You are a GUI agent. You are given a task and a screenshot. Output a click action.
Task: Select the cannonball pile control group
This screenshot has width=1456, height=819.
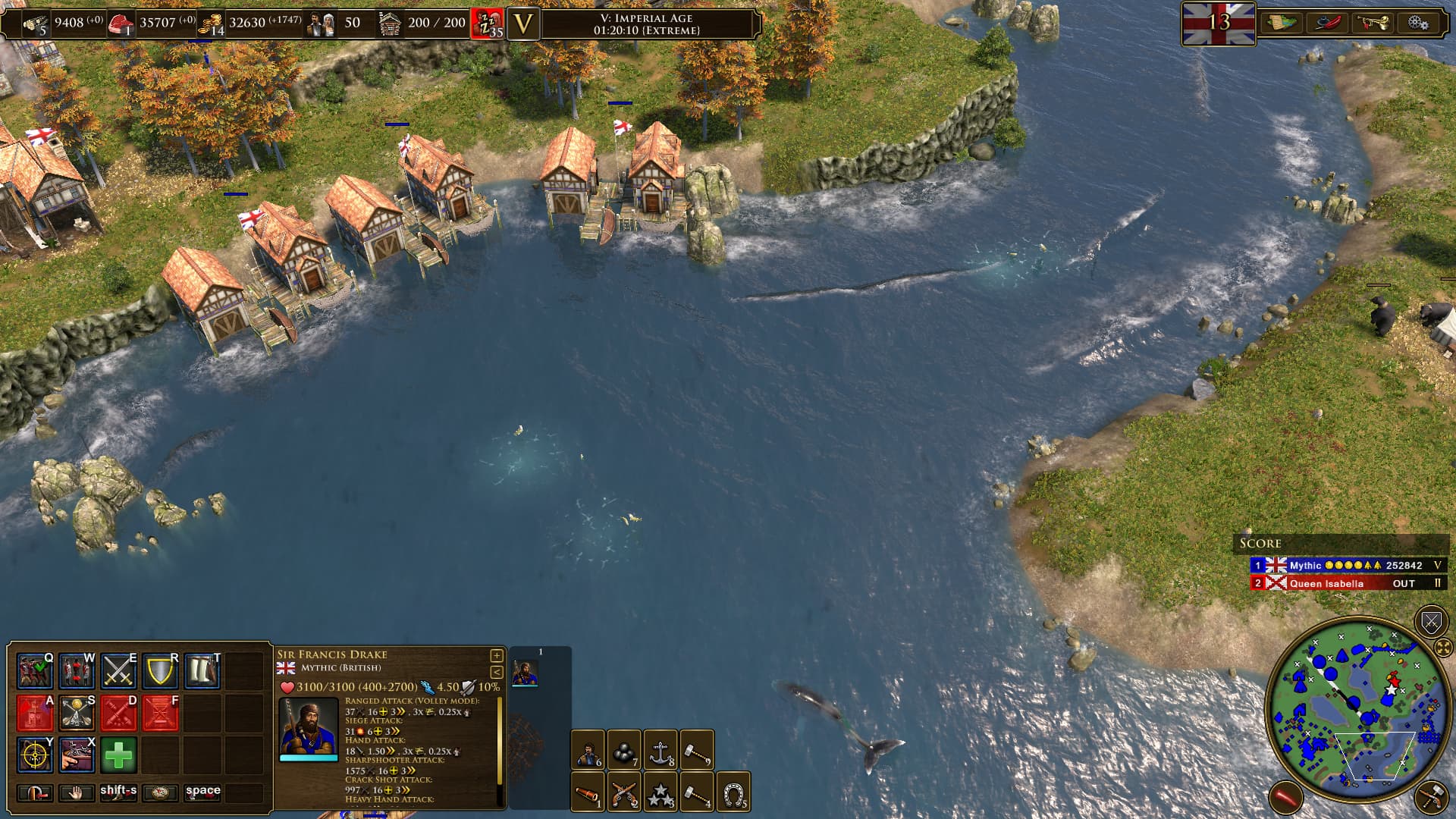pyautogui.click(x=623, y=749)
